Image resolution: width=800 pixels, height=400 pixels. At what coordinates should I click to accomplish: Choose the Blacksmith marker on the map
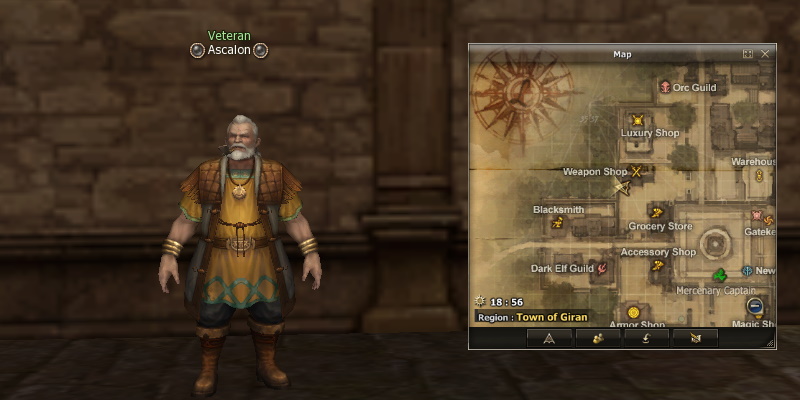click(x=558, y=223)
